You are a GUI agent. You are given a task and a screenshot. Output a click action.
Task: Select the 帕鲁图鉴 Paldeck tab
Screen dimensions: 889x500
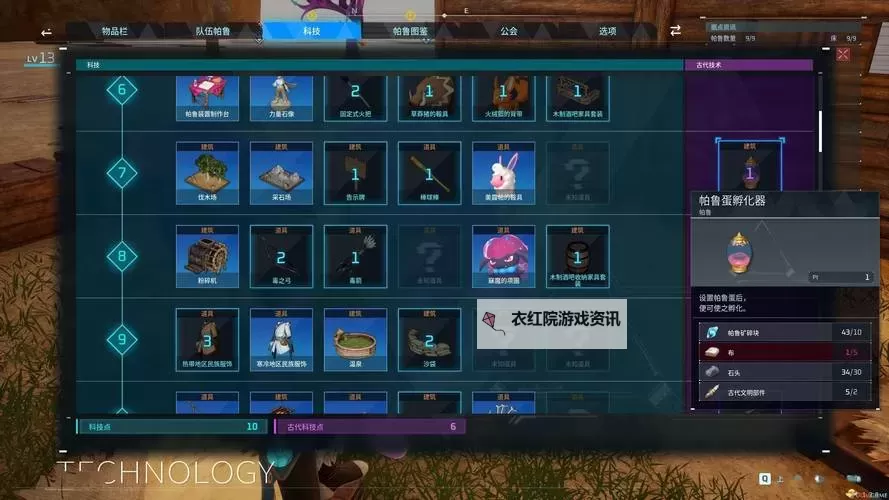pyautogui.click(x=410, y=31)
